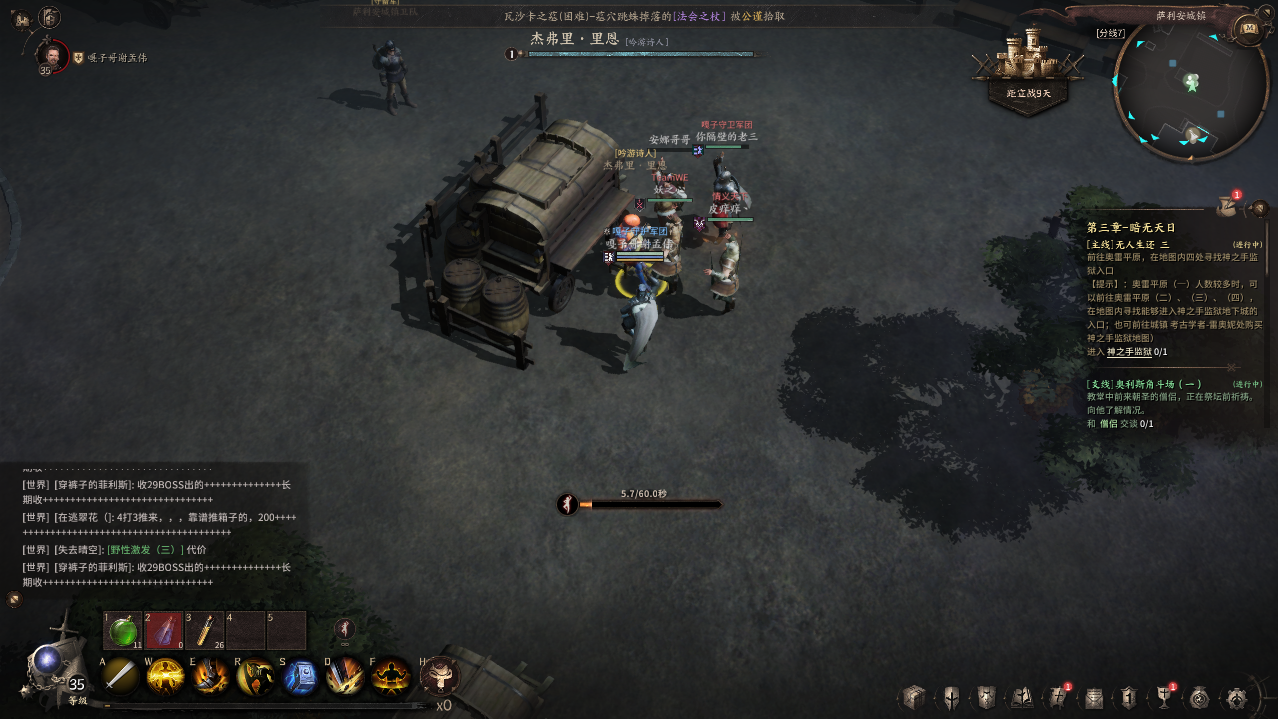This screenshot has height=719, width=1278.
Task: Select the red-highlighted flask in slot 2
Action: click(x=164, y=631)
